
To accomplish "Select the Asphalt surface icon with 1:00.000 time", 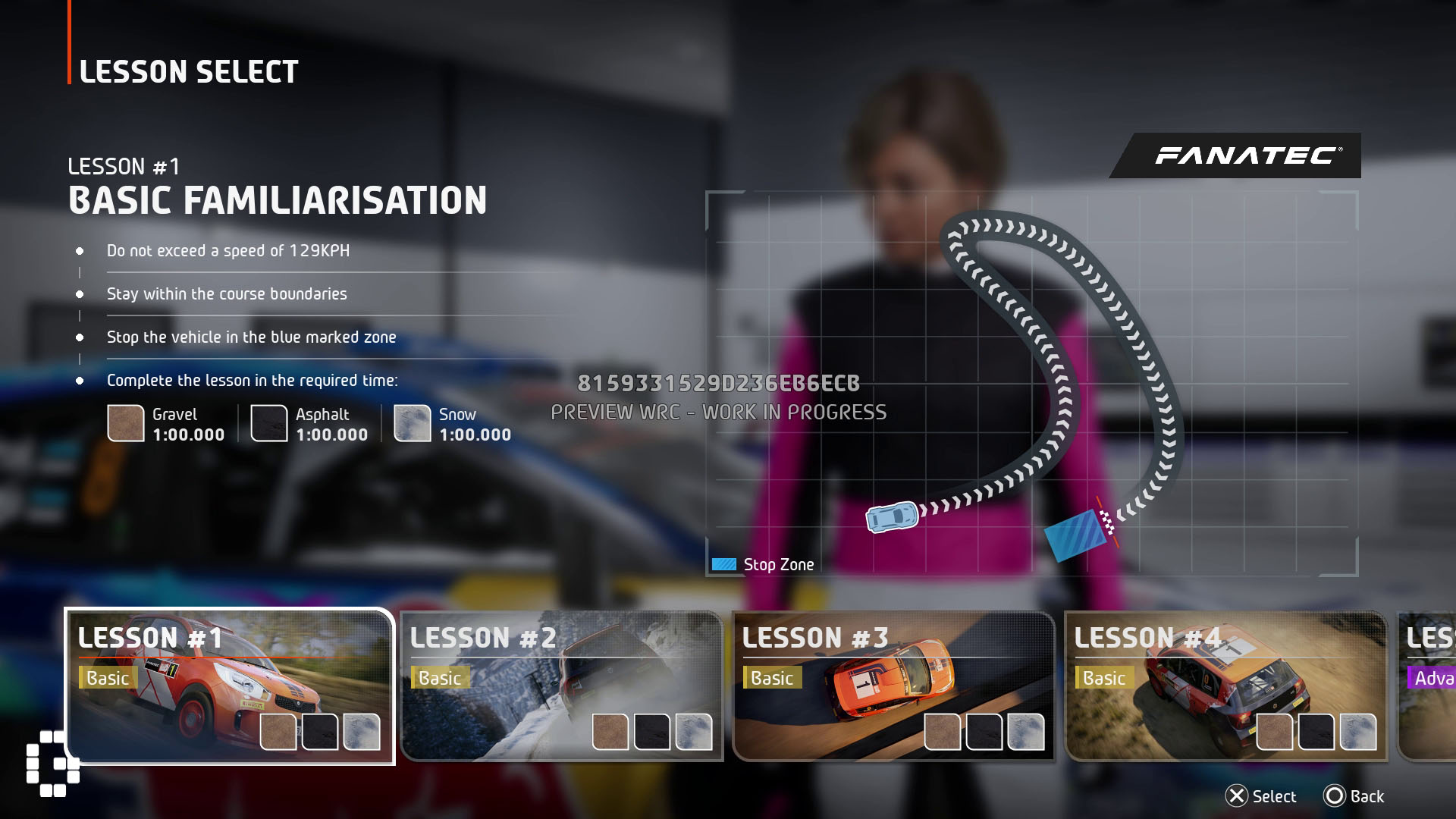I will [x=271, y=425].
